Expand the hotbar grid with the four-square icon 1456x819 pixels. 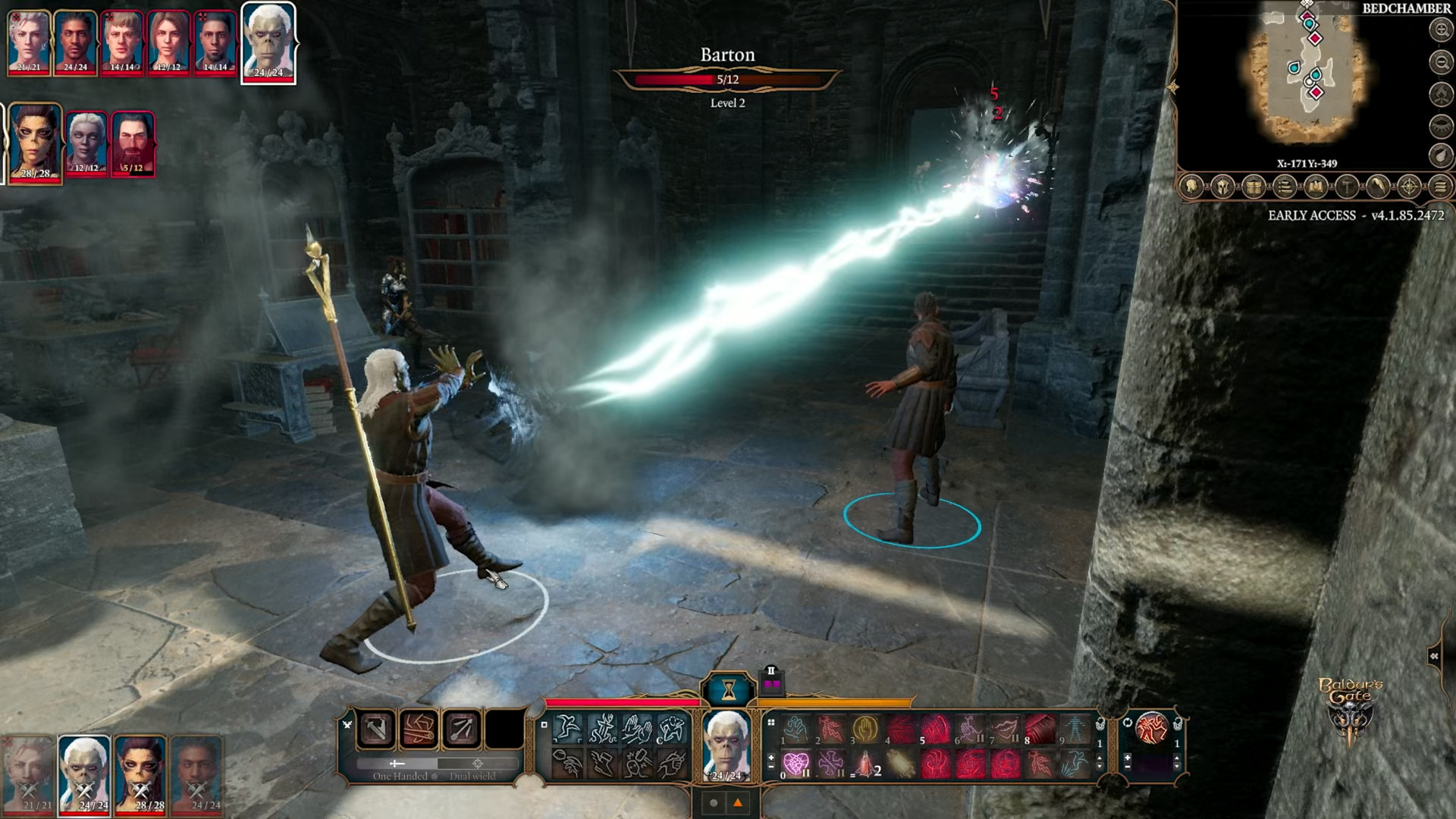click(770, 723)
